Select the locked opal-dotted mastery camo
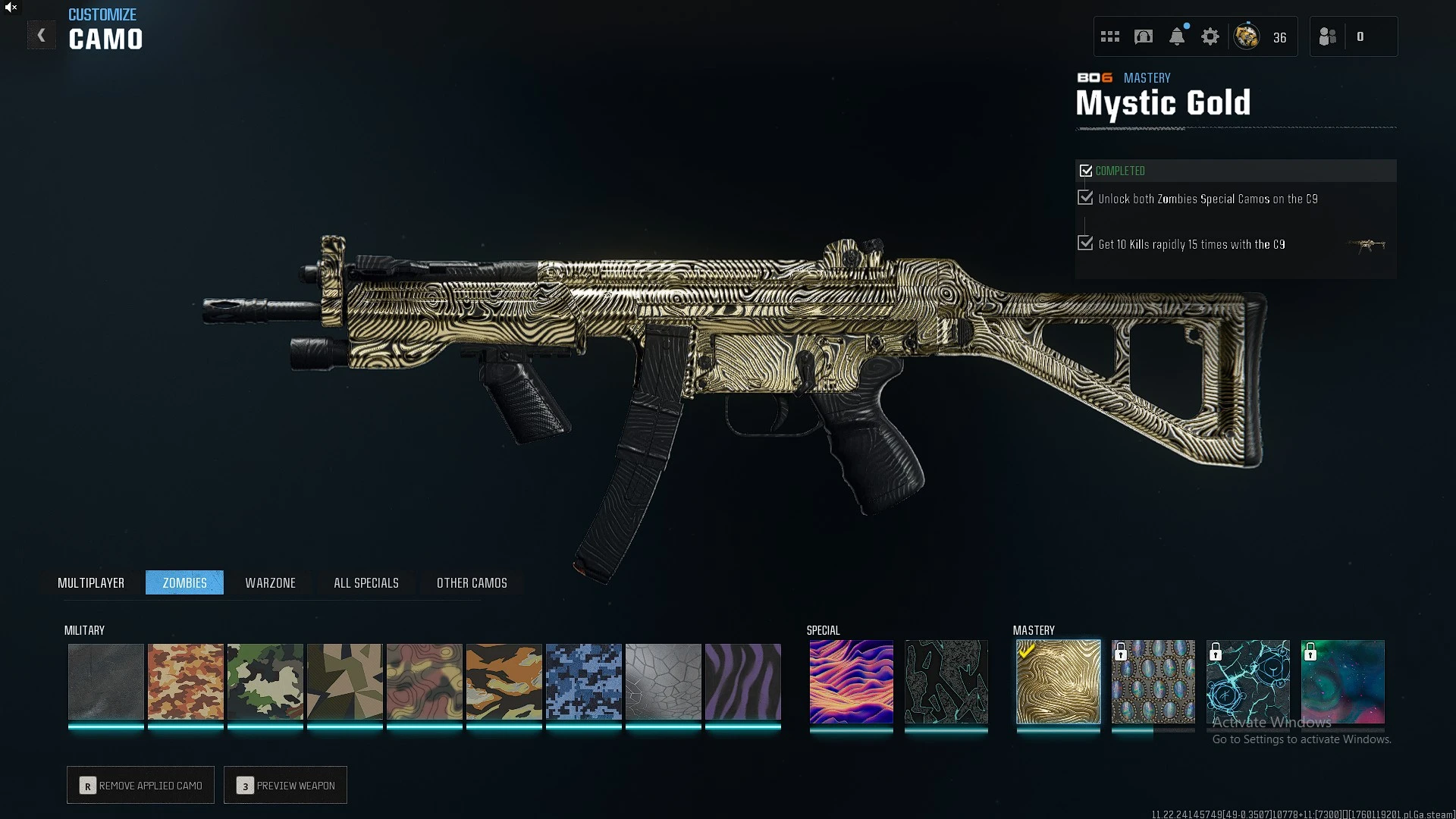 [1153, 681]
